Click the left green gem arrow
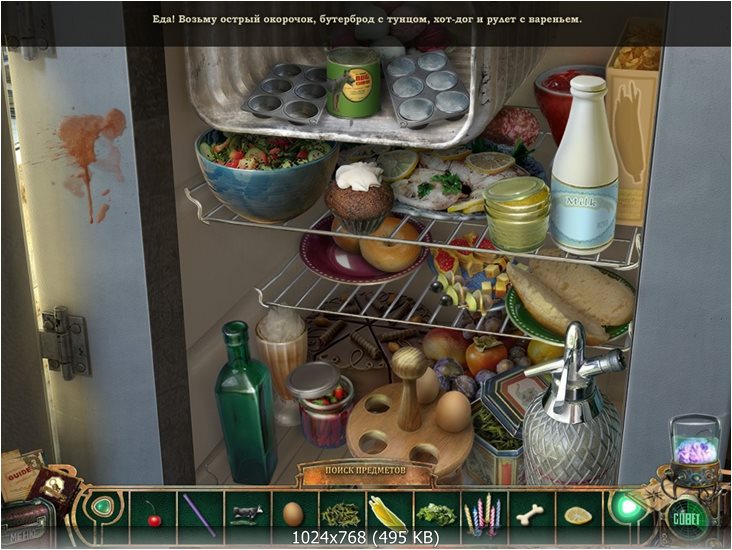The image size is (732, 550). [103, 506]
